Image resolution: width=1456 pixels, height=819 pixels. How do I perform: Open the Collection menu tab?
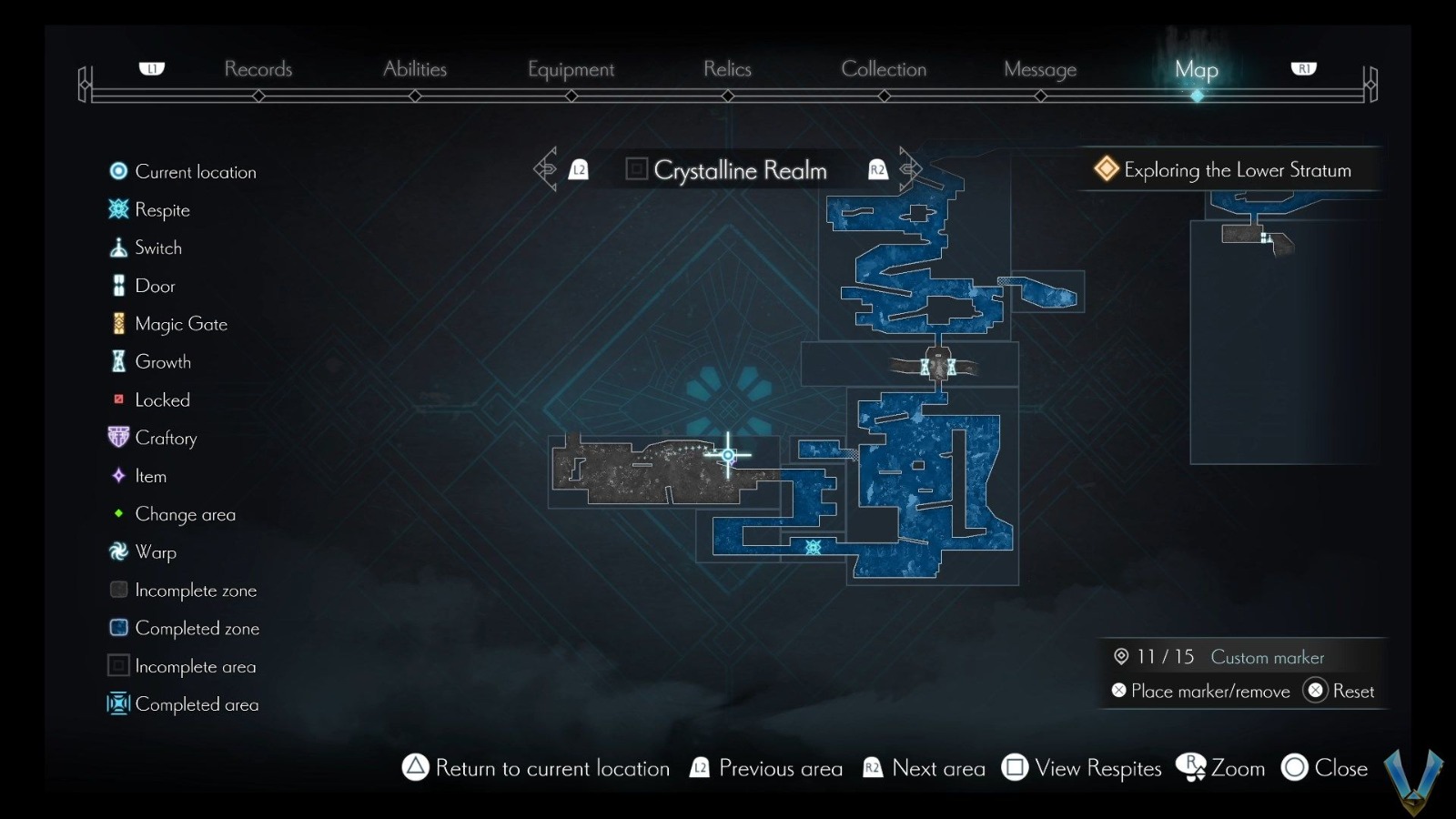pos(884,68)
